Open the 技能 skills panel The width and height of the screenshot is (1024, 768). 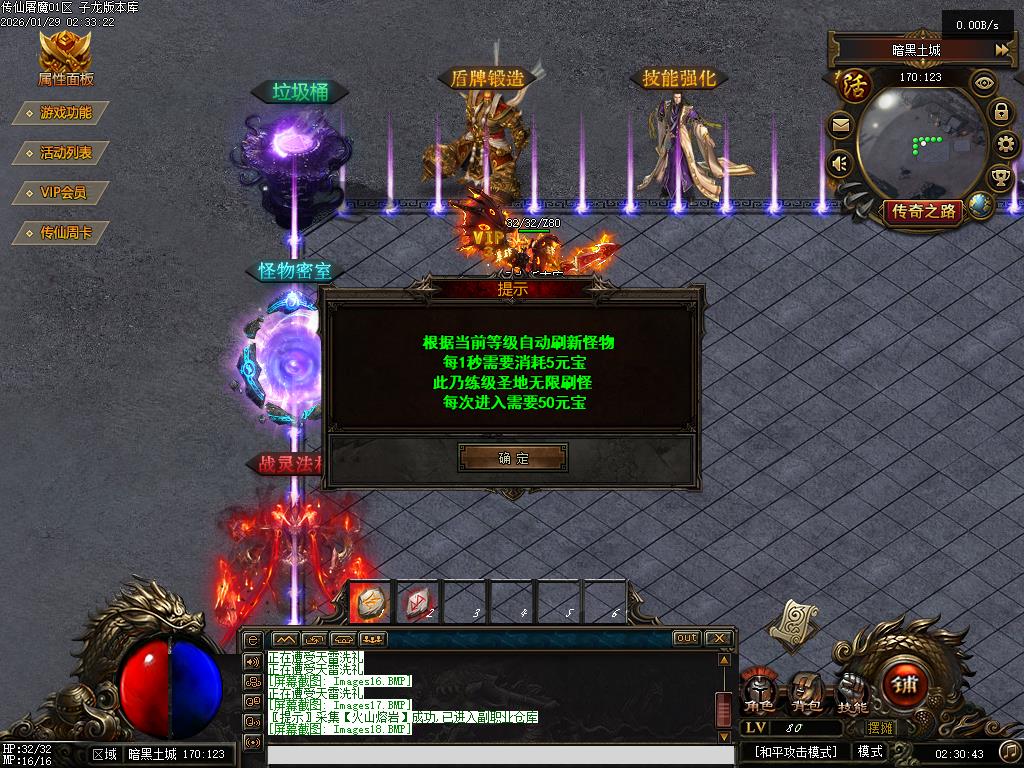(852, 692)
